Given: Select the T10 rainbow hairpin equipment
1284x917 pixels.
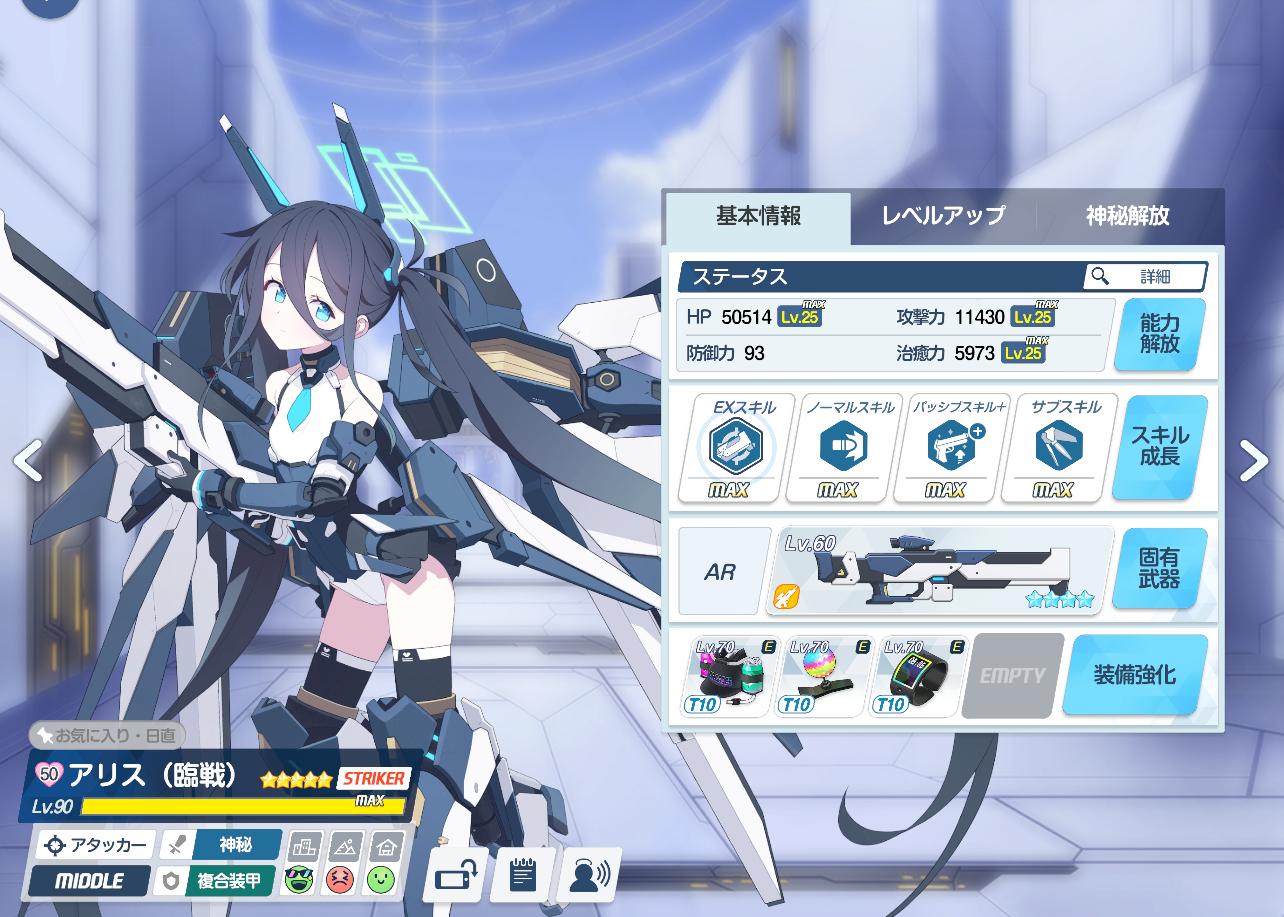Looking at the screenshot, I should [x=822, y=676].
